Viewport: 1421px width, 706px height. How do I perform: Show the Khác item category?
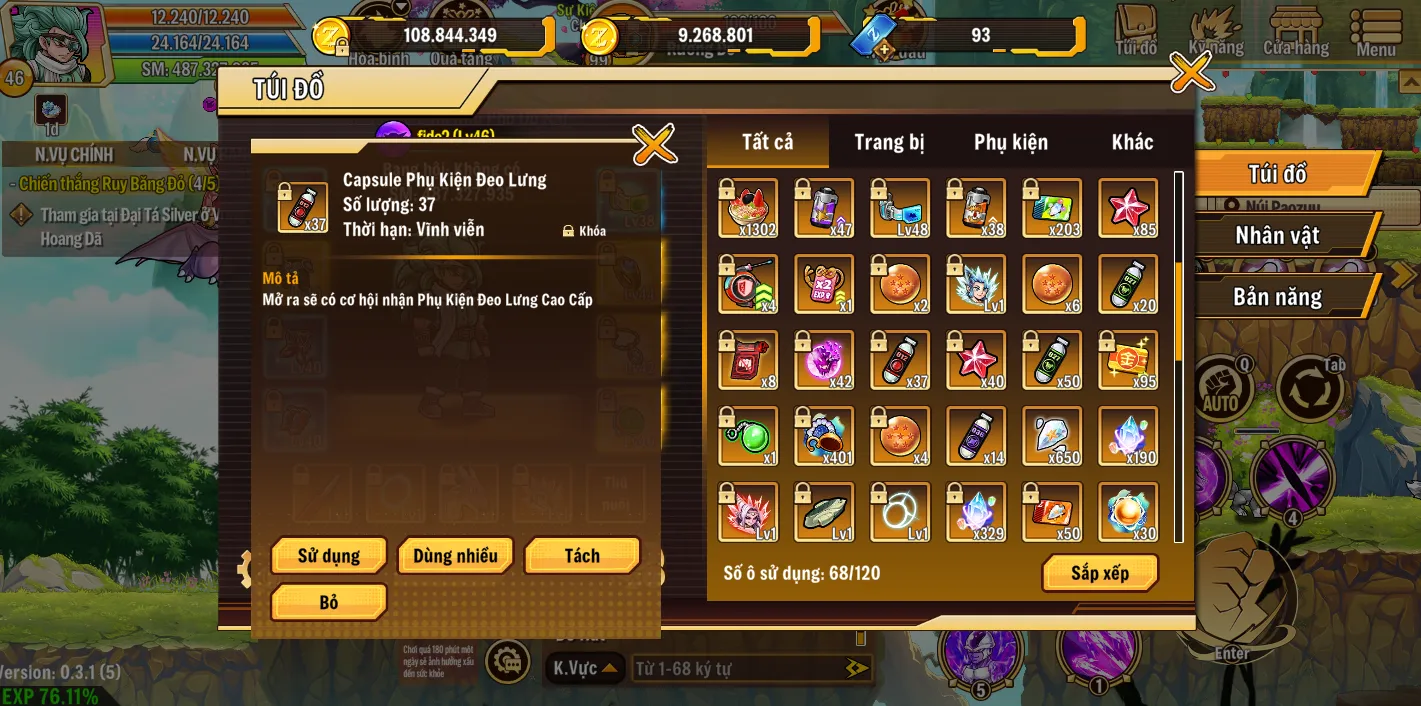pyautogui.click(x=1132, y=143)
